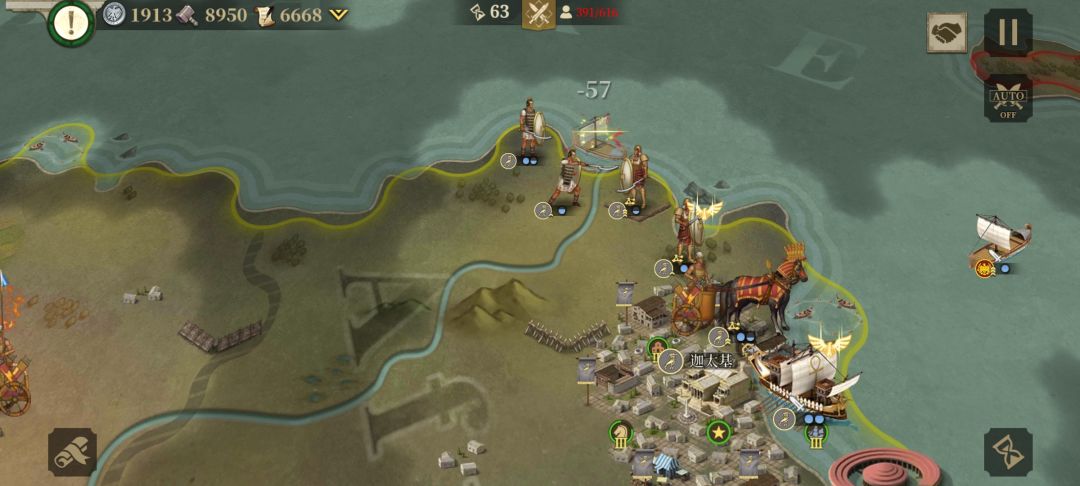Open the crossed swords battle emblem

539,13
